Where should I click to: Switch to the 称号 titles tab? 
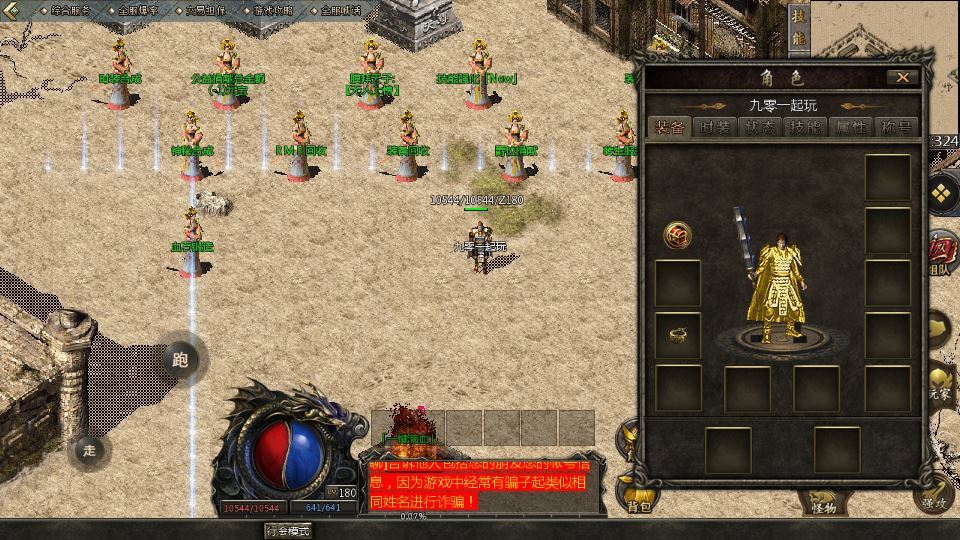click(895, 127)
